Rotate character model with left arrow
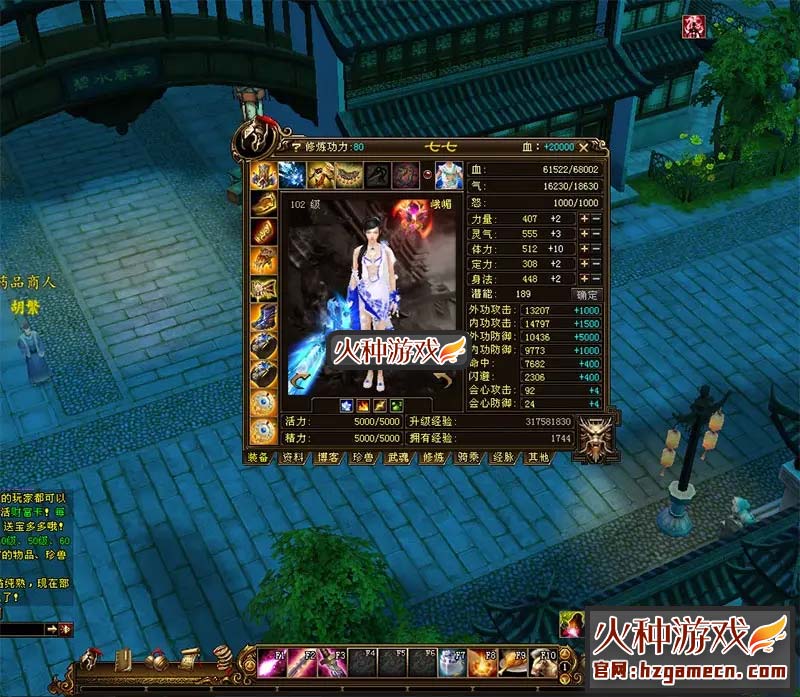 [x=297, y=381]
